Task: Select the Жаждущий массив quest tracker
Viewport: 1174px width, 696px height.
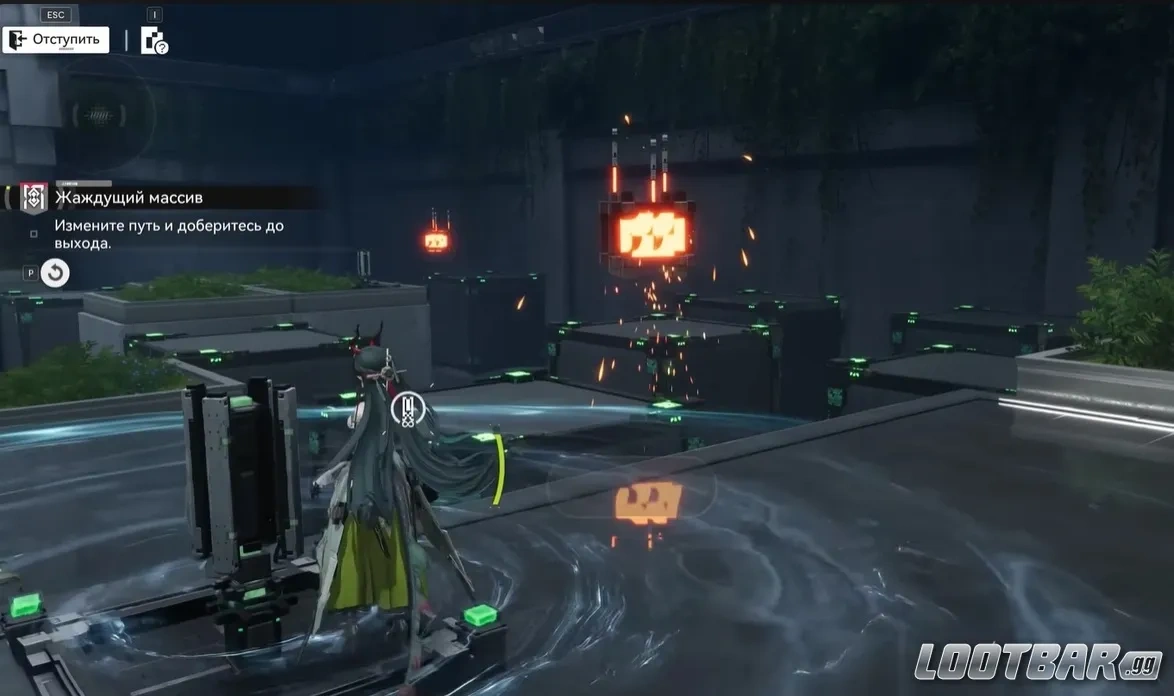Action: [128, 198]
